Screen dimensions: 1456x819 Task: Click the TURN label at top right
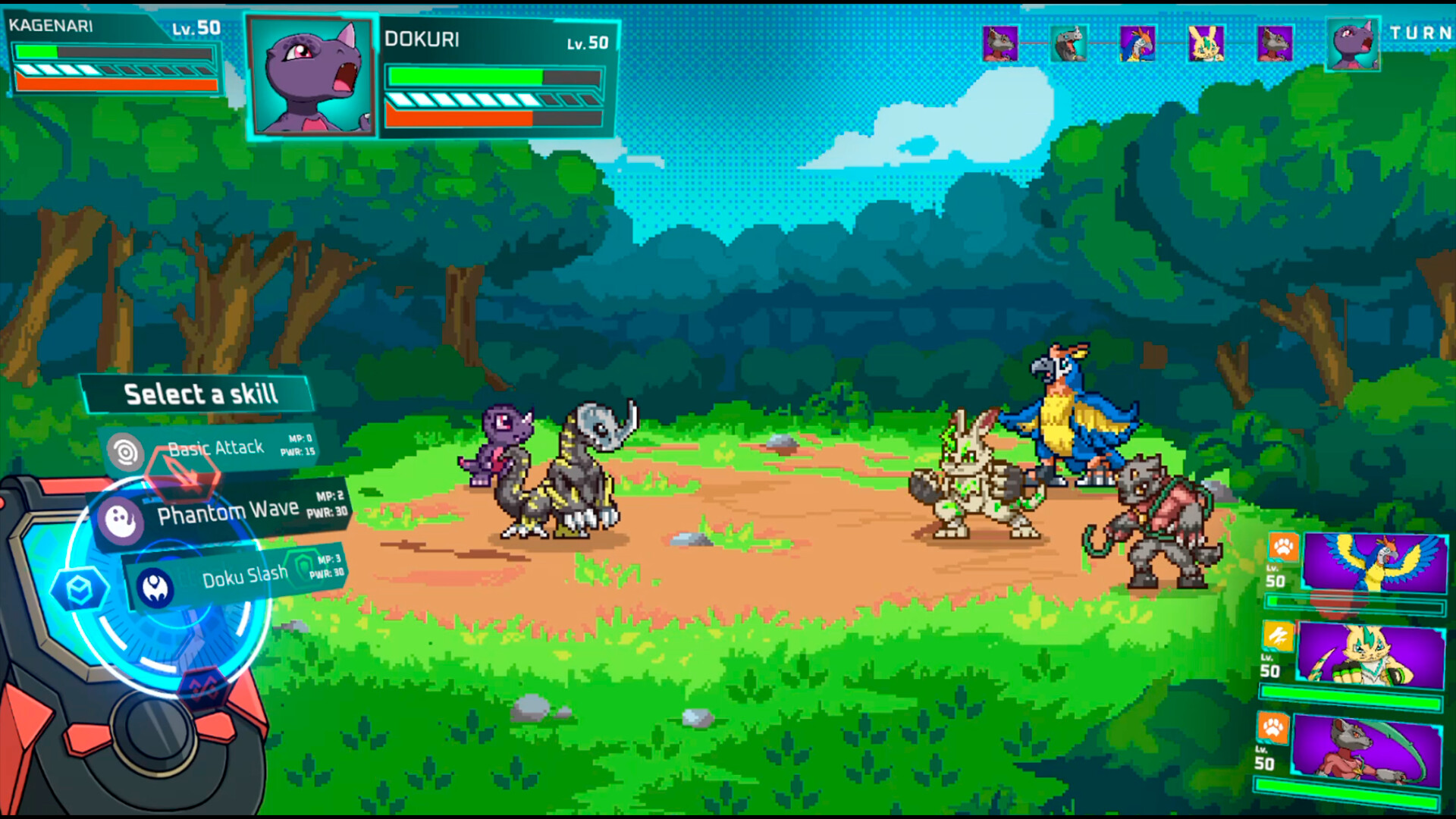(x=1421, y=34)
